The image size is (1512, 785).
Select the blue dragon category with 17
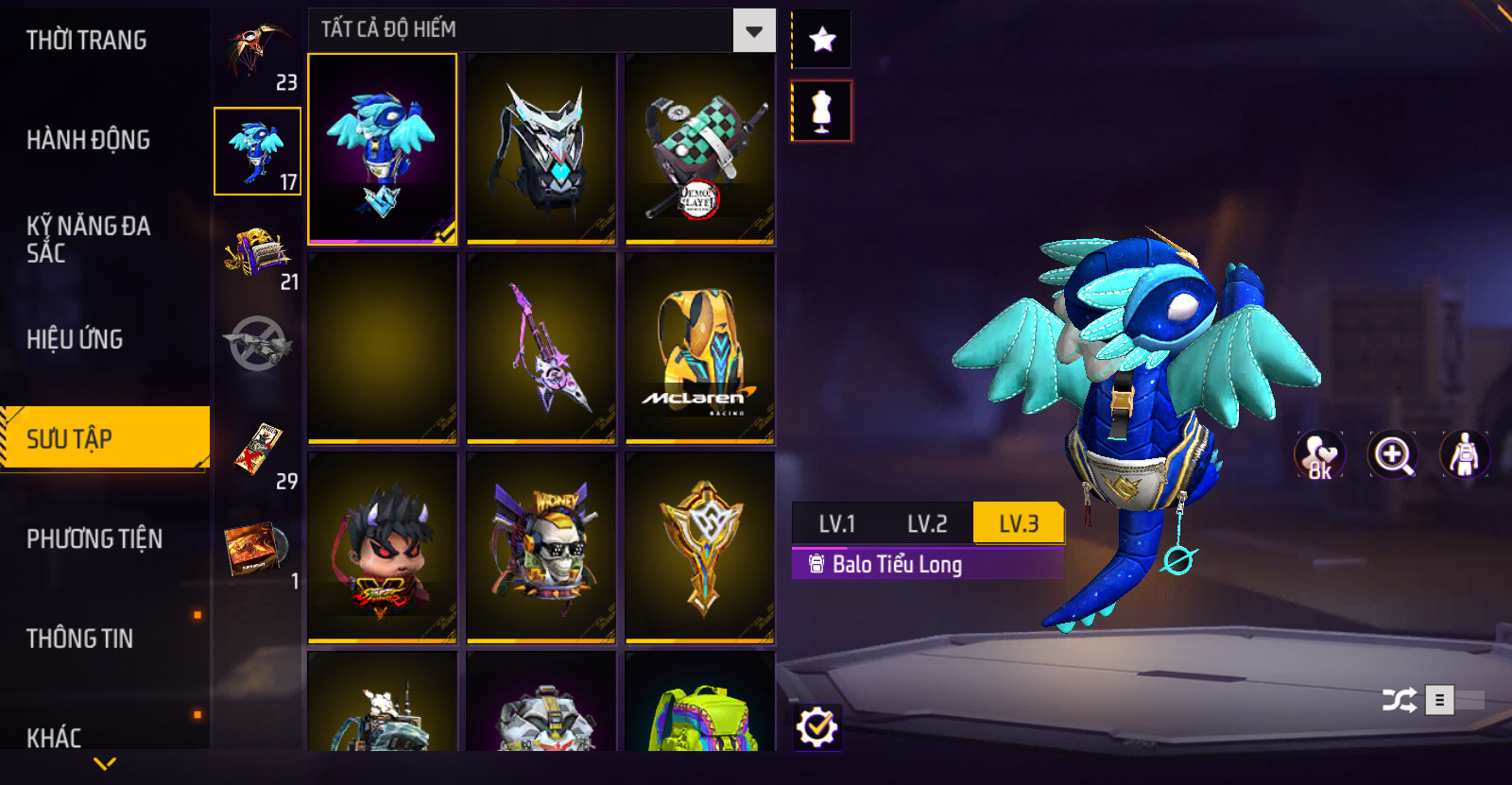257,151
